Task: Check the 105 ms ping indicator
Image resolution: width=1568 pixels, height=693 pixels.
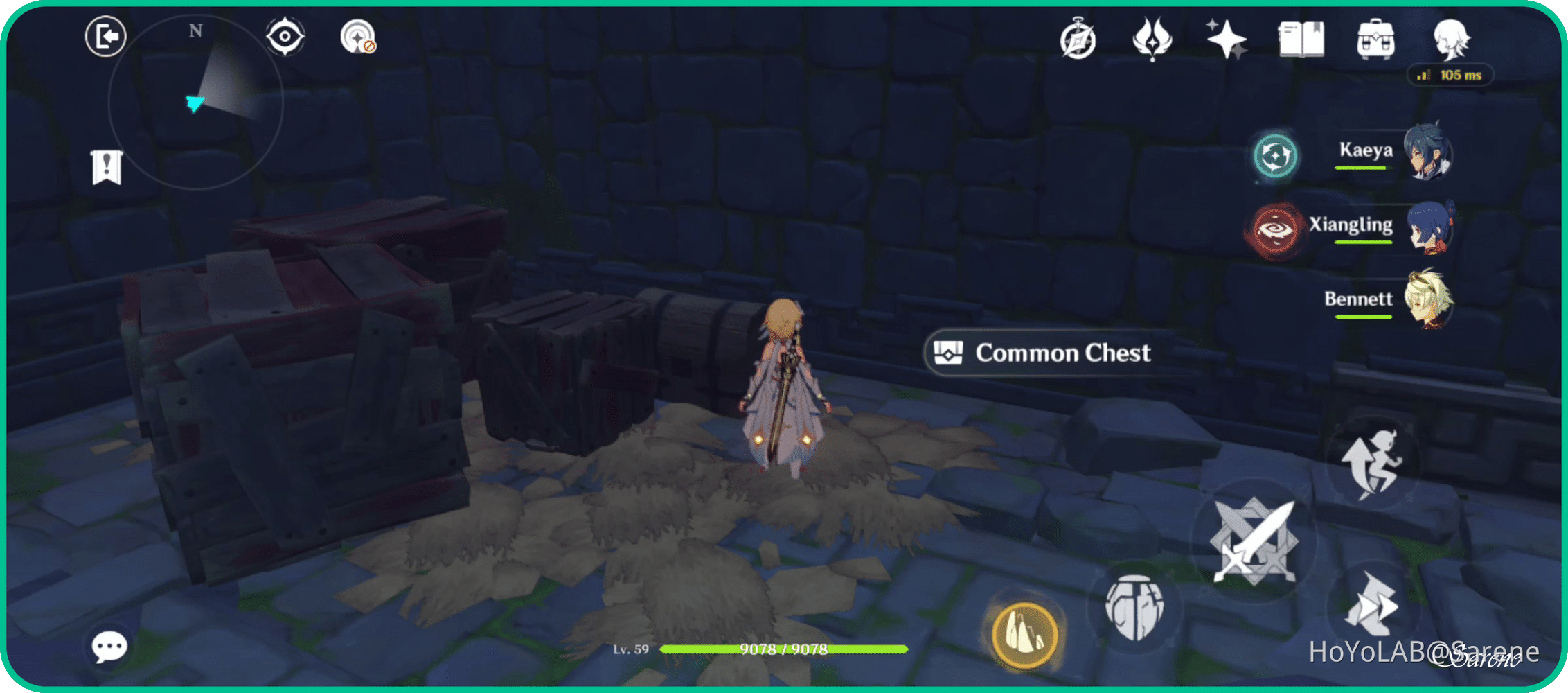Action: click(x=1452, y=75)
